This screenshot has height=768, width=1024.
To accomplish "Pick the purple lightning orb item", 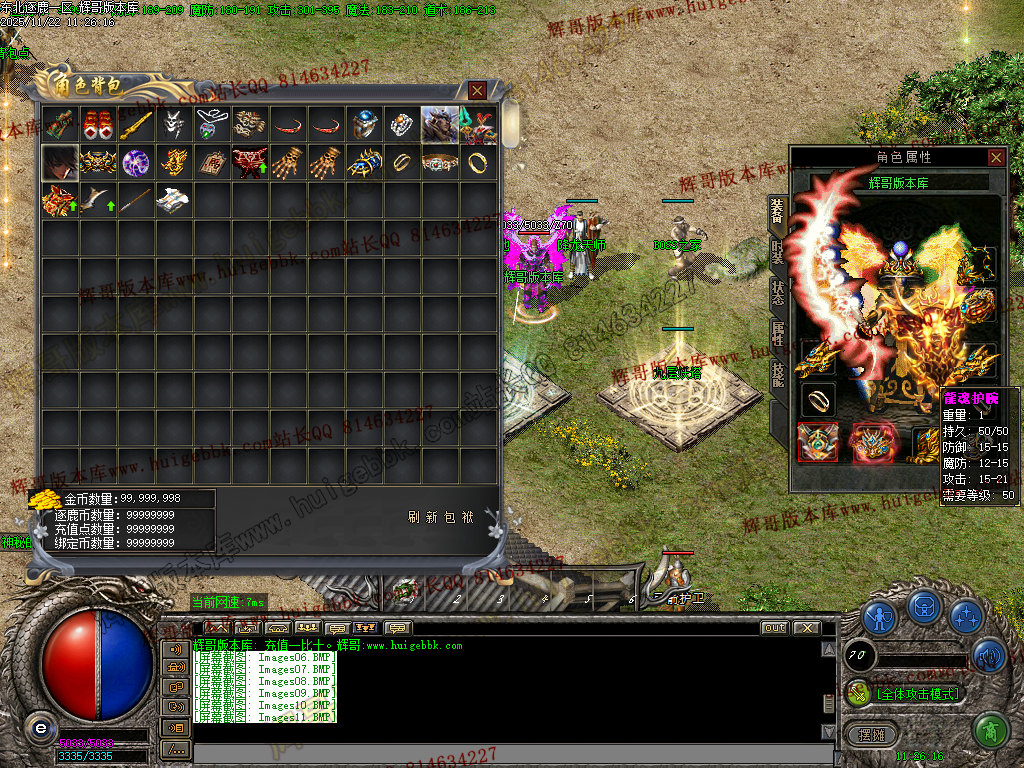I will pos(136,163).
